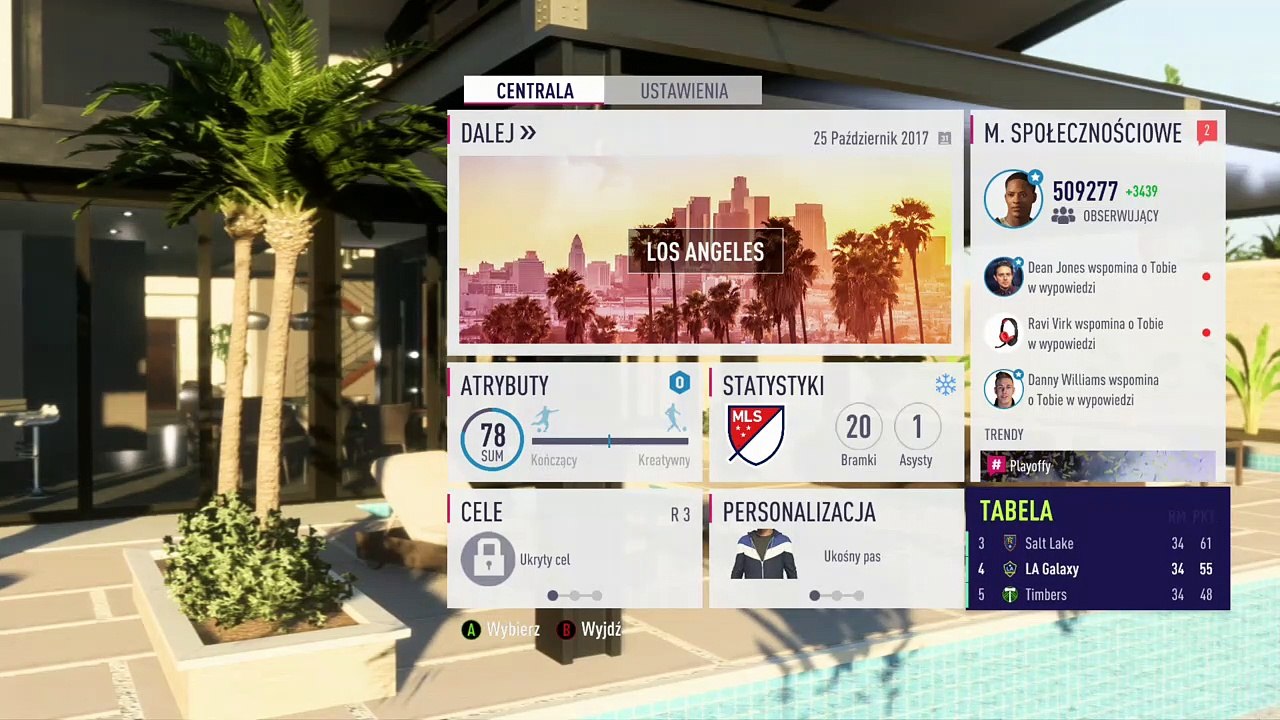
Task: Open the Atrybuty panel
Action: click(x=575, y=422)
